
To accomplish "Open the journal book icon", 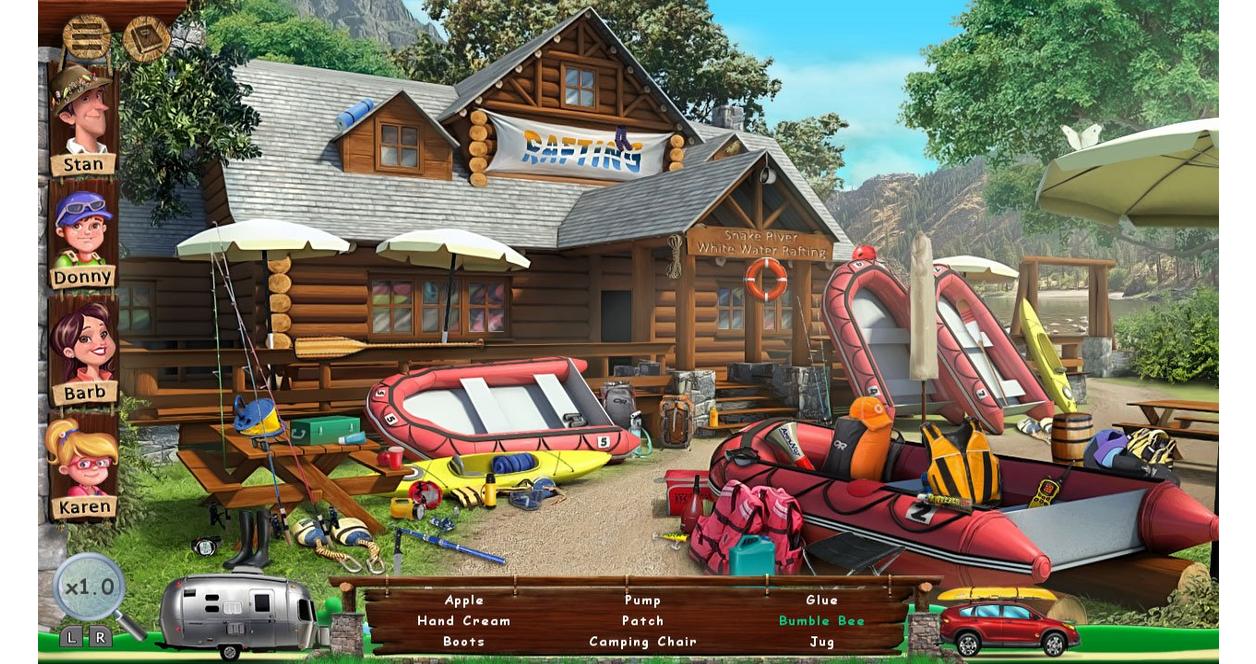I will pos(146,39).
